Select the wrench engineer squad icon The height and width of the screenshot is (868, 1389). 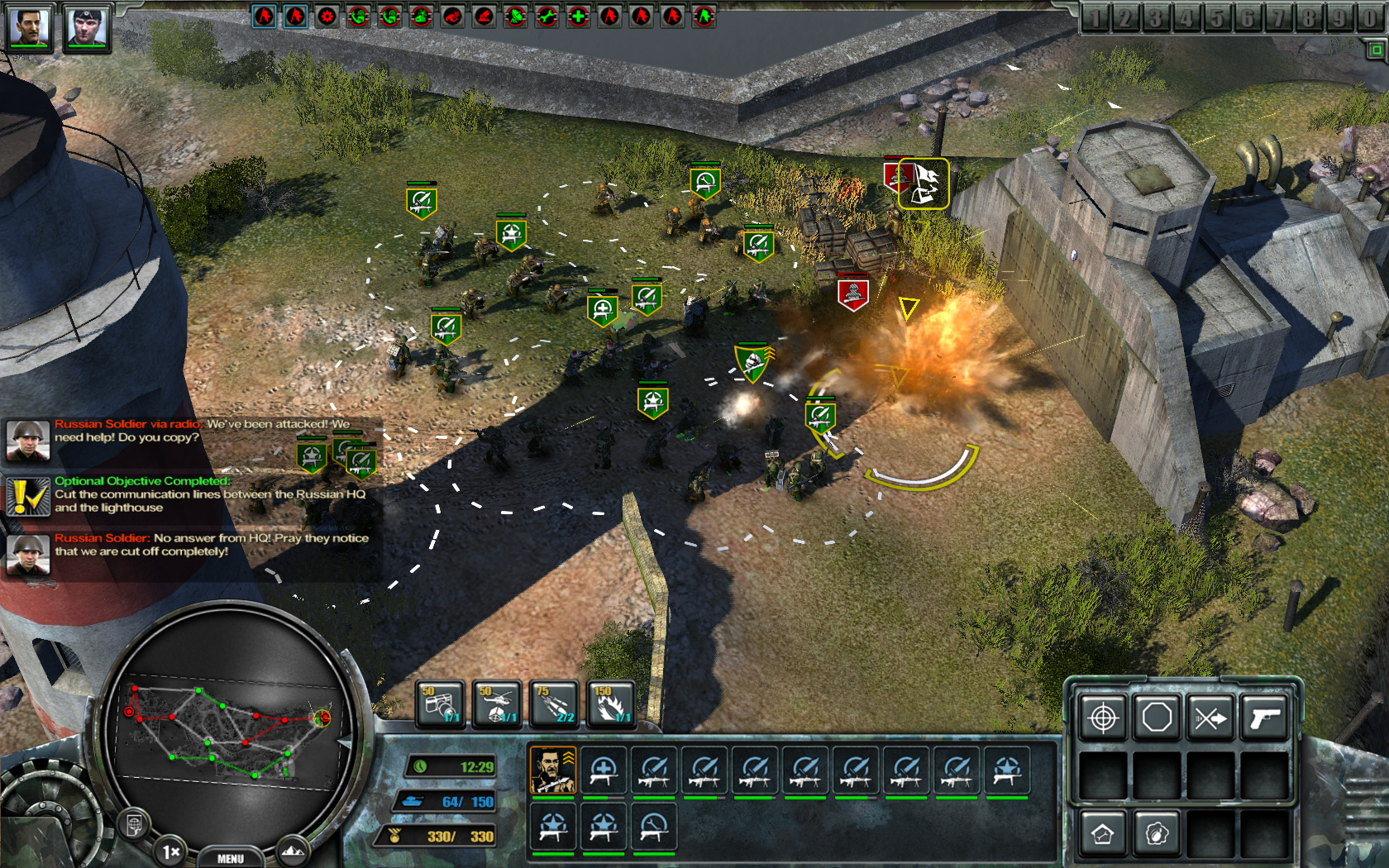[x=654, y=827]
